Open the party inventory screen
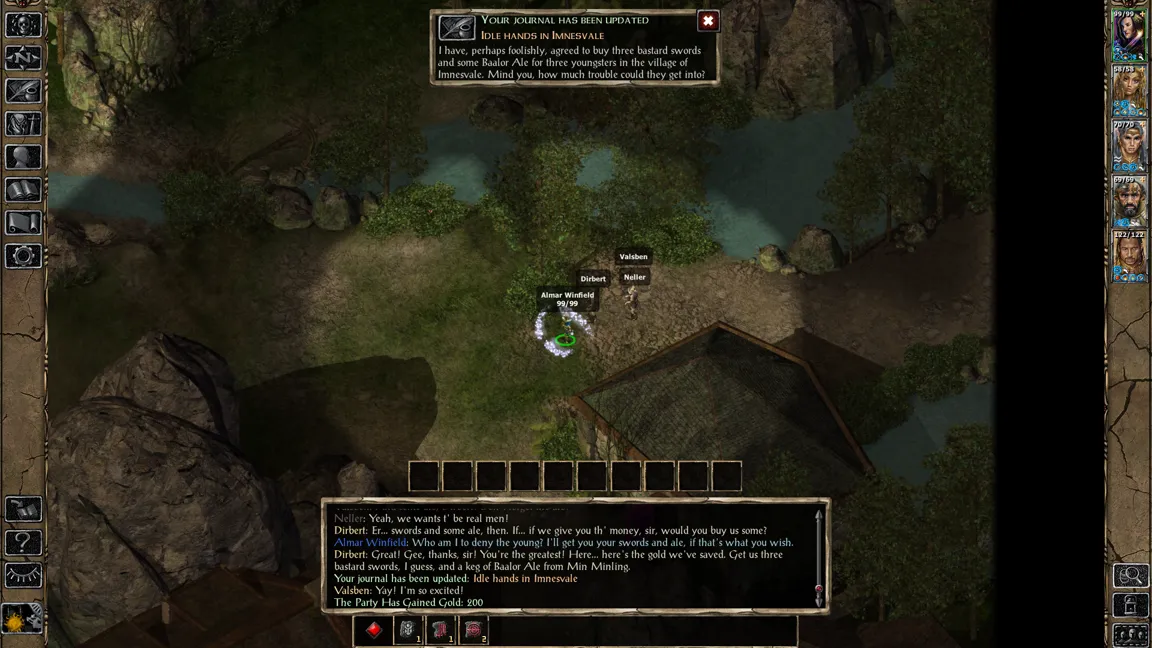 coord(23,123)
